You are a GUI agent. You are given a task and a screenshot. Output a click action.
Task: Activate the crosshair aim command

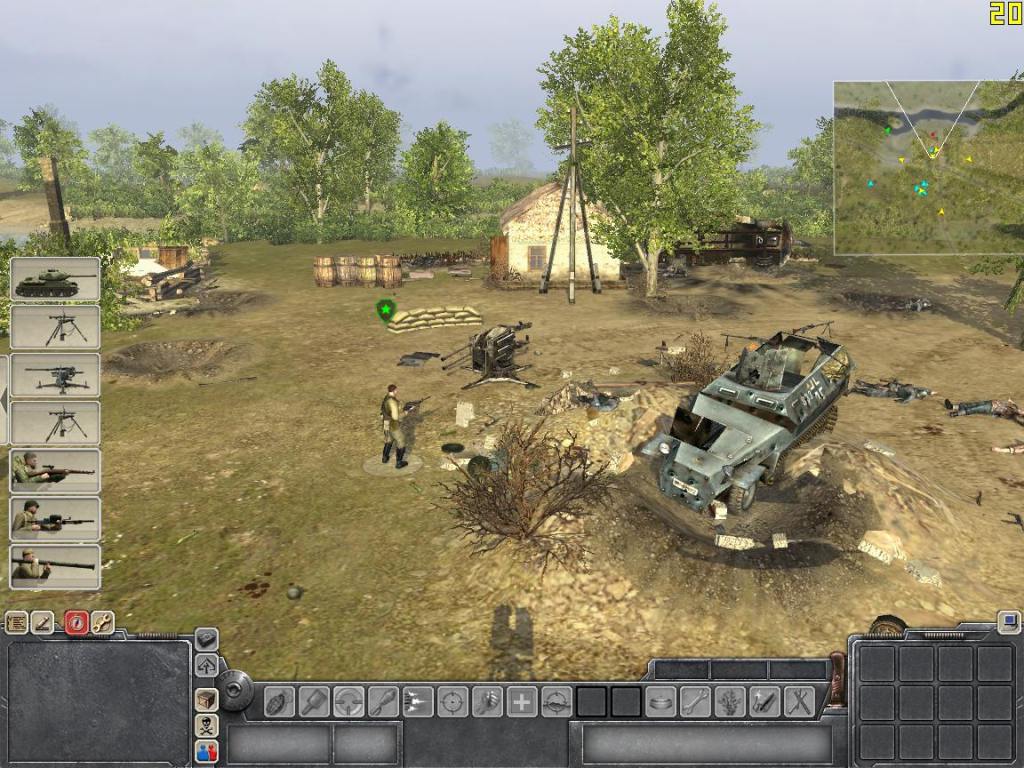[452, 701]
